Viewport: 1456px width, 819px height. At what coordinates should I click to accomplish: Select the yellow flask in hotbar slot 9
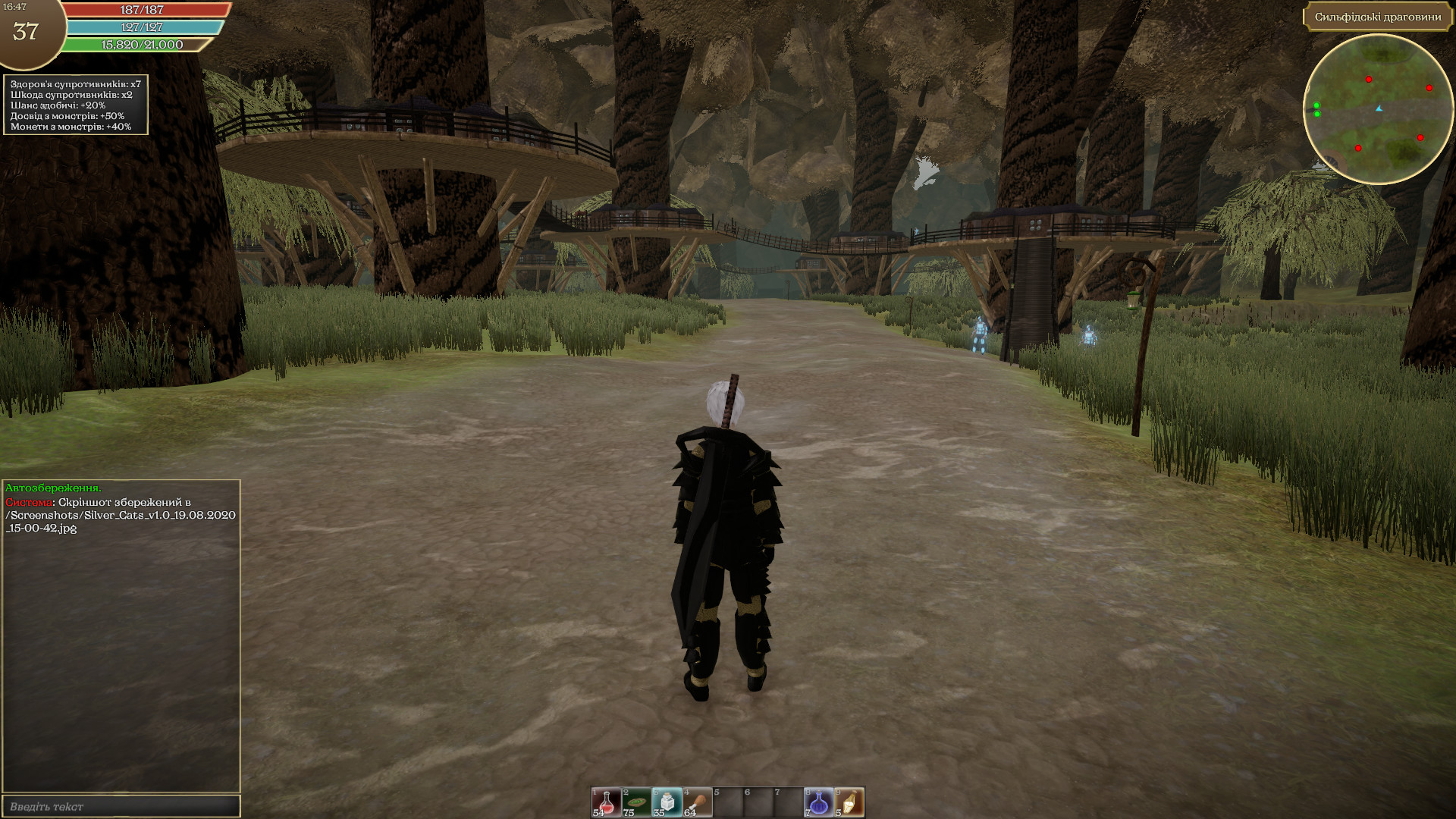tap(849, 802)
